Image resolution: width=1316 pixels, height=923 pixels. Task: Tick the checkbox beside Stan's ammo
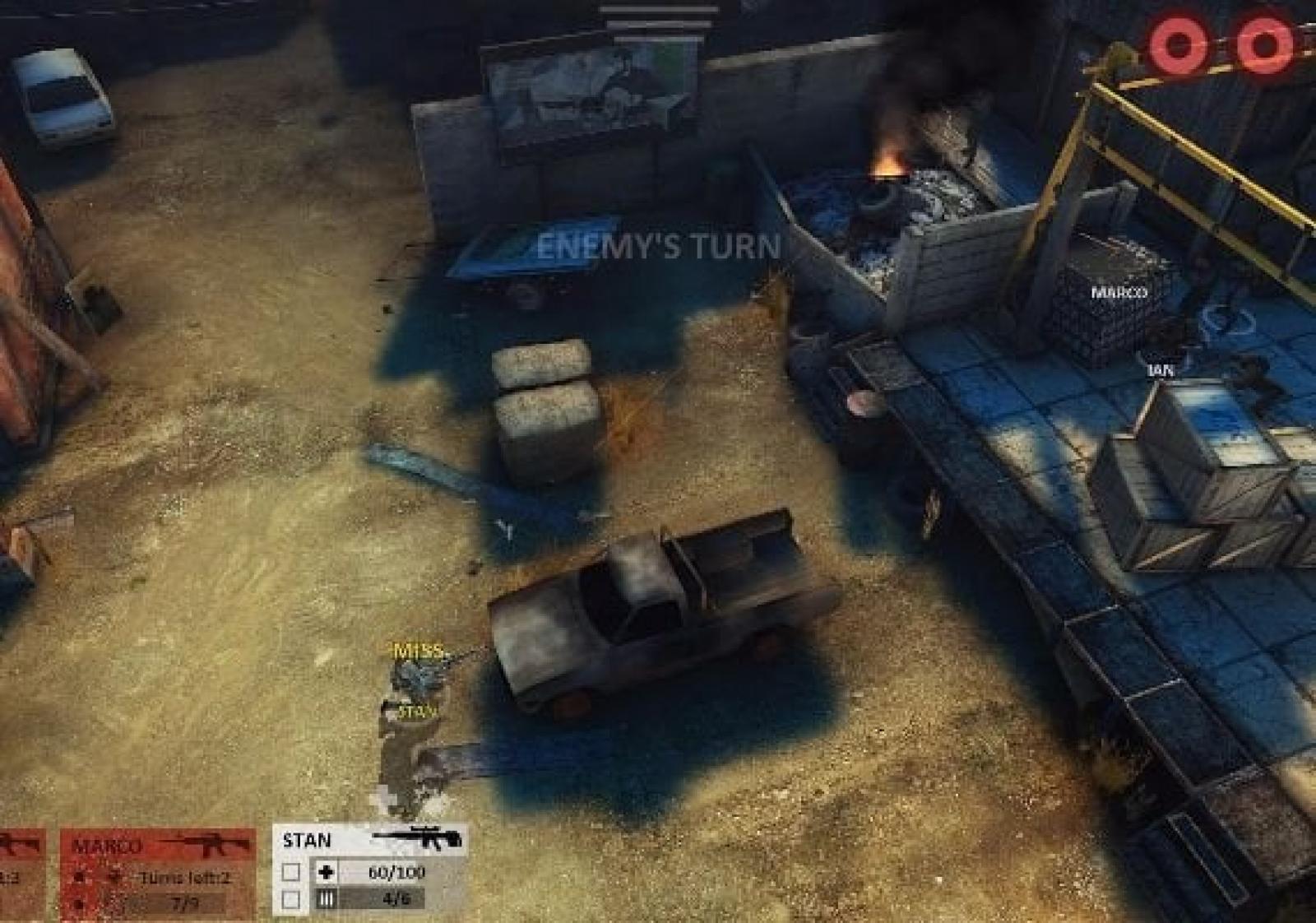point(291,900)
